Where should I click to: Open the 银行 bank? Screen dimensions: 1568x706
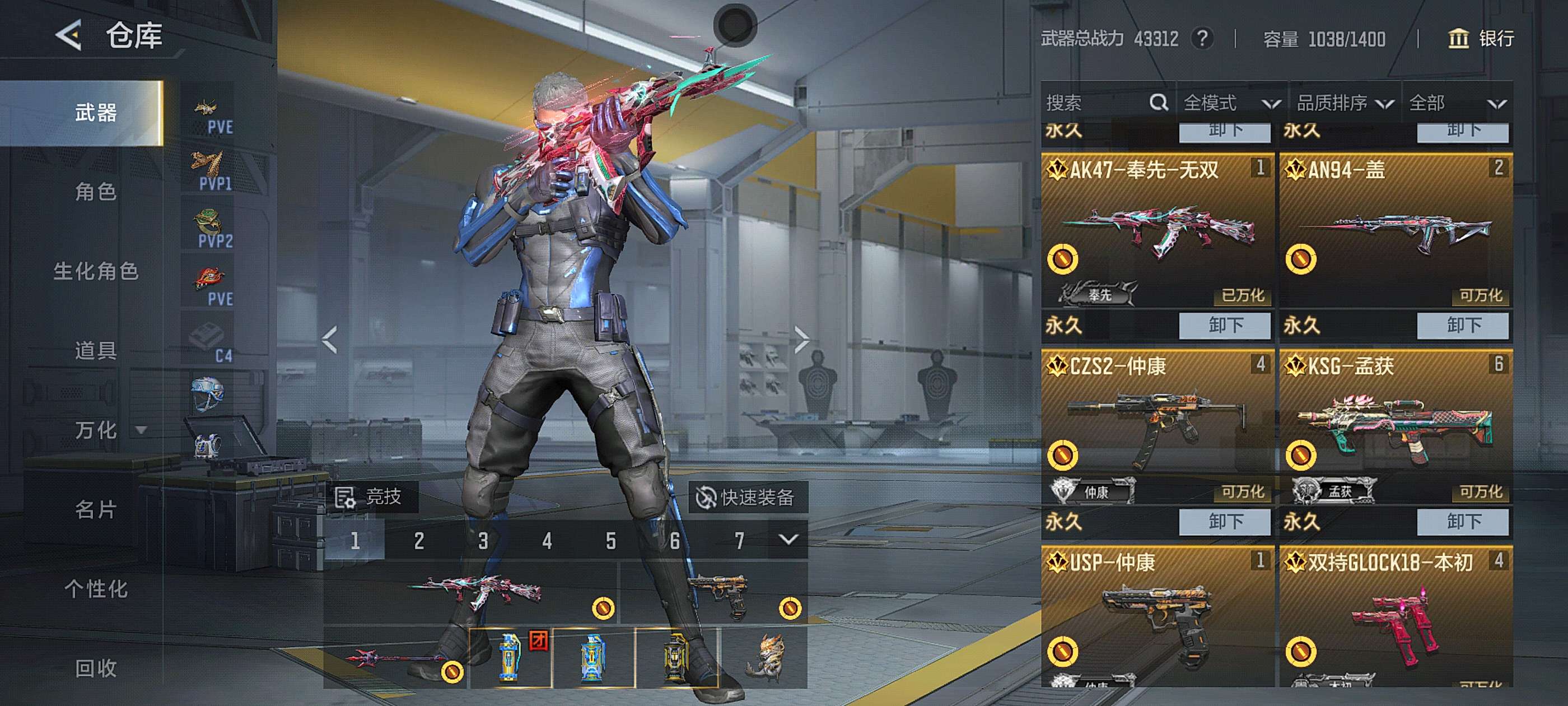[1481, 38]
